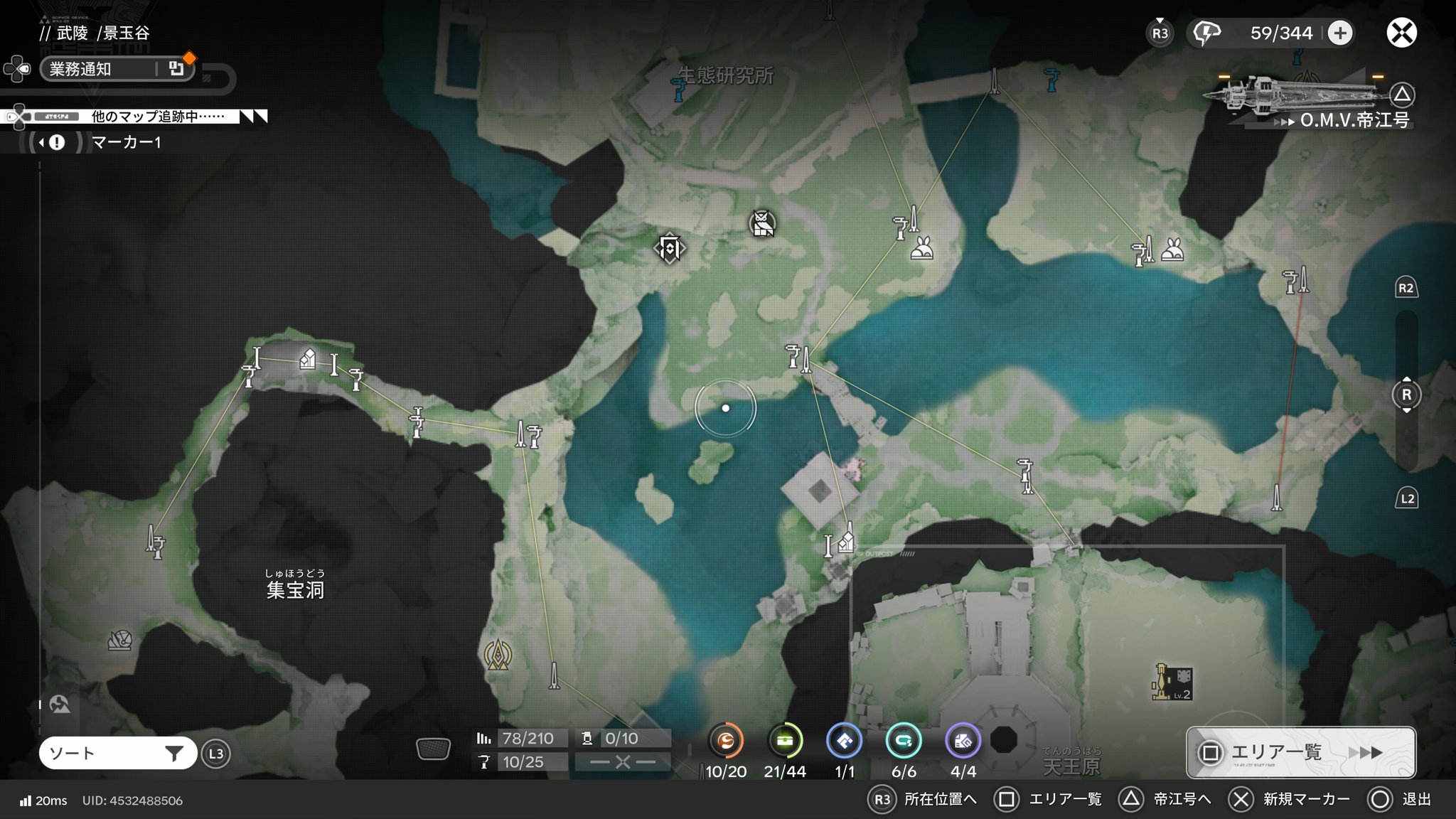Select the owl map marker
Screen dimensions: 1456x819
coord(762,224)
